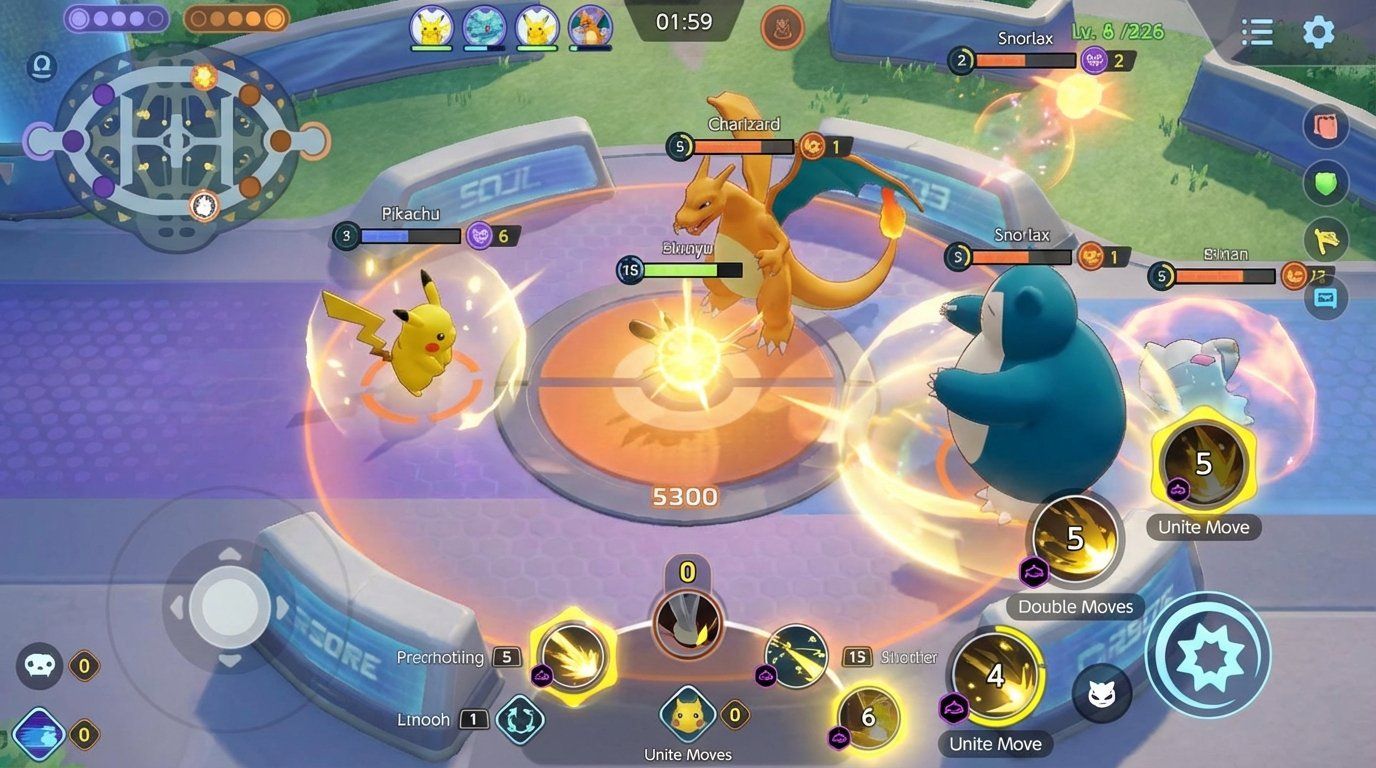The height and width of the screenshot is (768, 1376).
Task: Select the Eject Button recall item
Action: click(520, 718)
